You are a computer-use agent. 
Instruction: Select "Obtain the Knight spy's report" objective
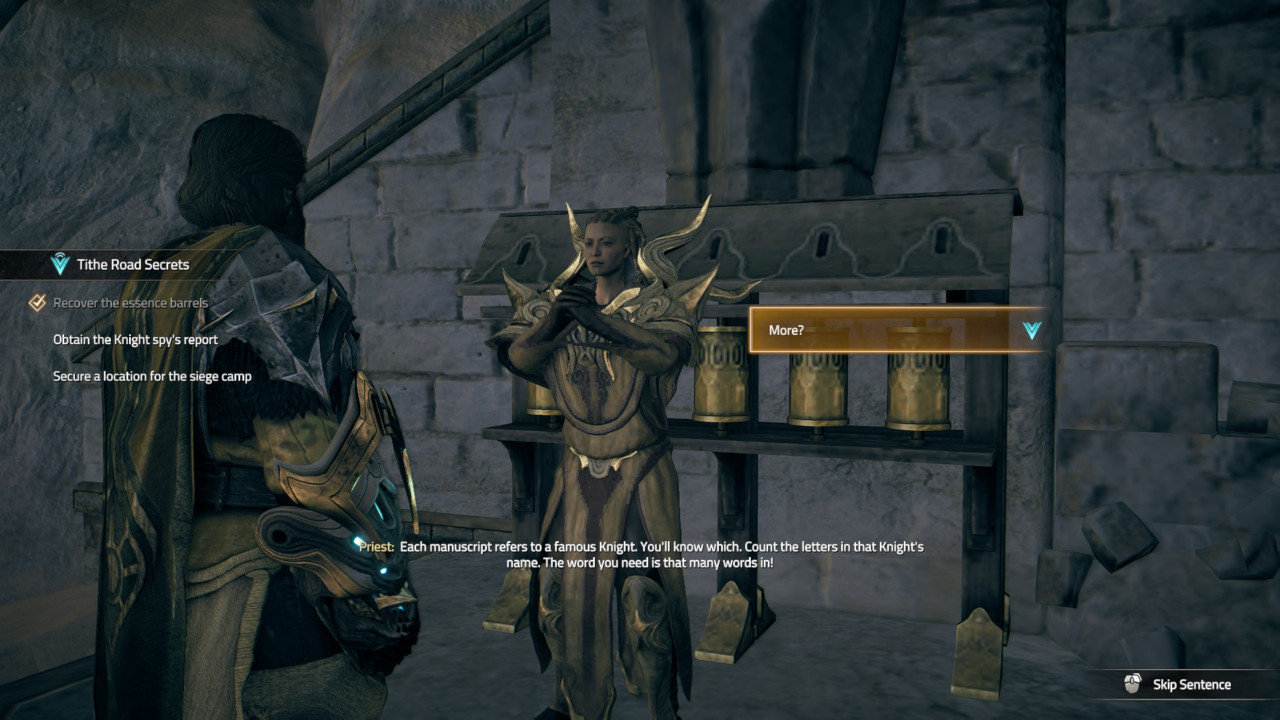click(x=135, y=339)
